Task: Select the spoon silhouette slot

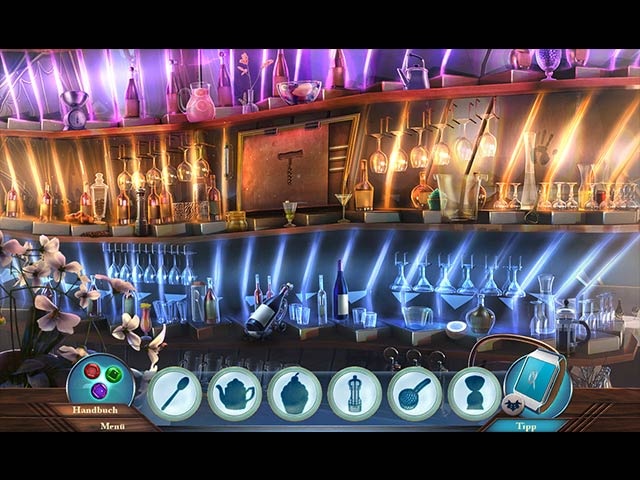Action: coord(174,393)
